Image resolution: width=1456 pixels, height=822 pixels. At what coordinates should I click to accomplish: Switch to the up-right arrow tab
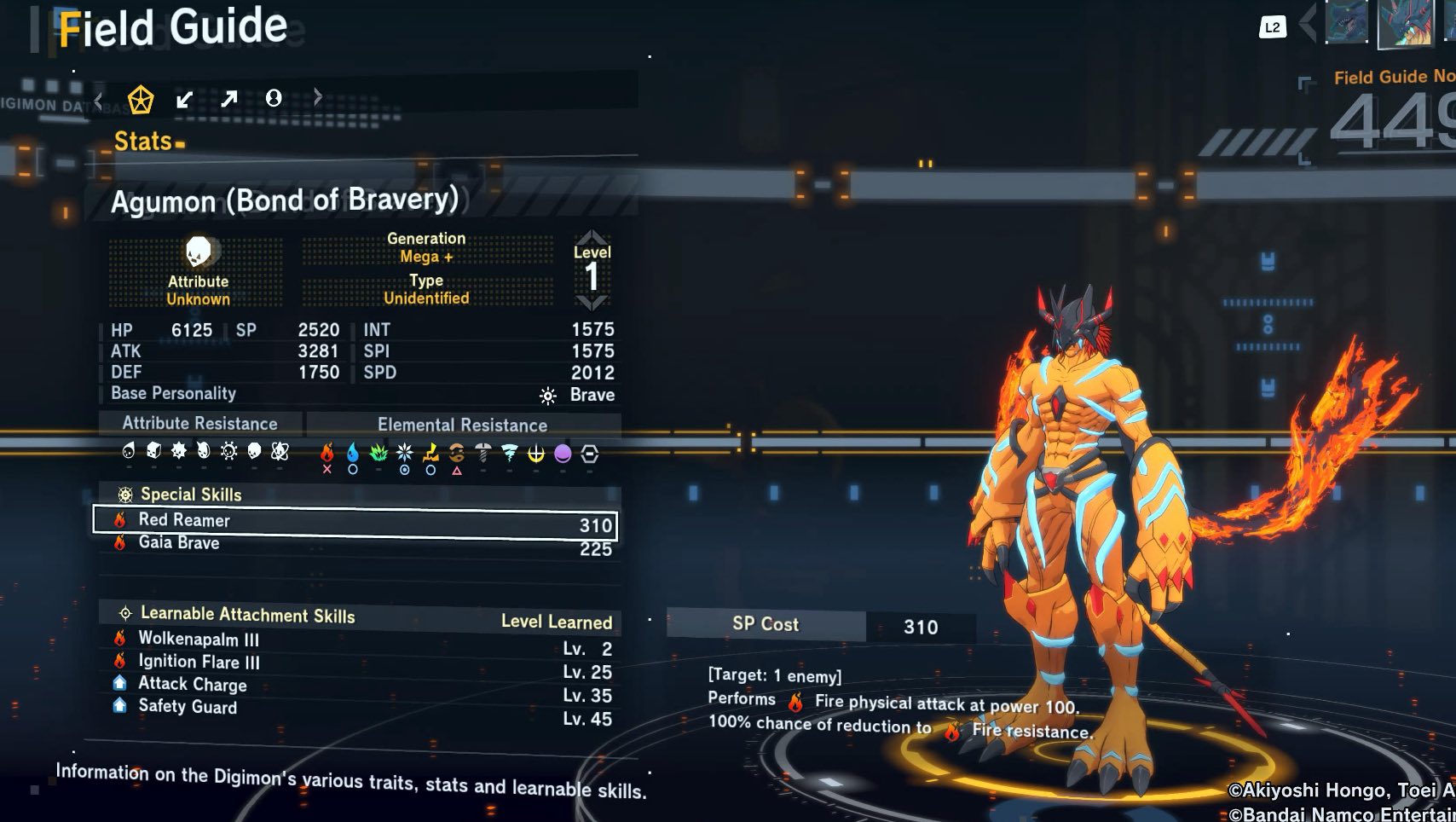coord(228,99)
